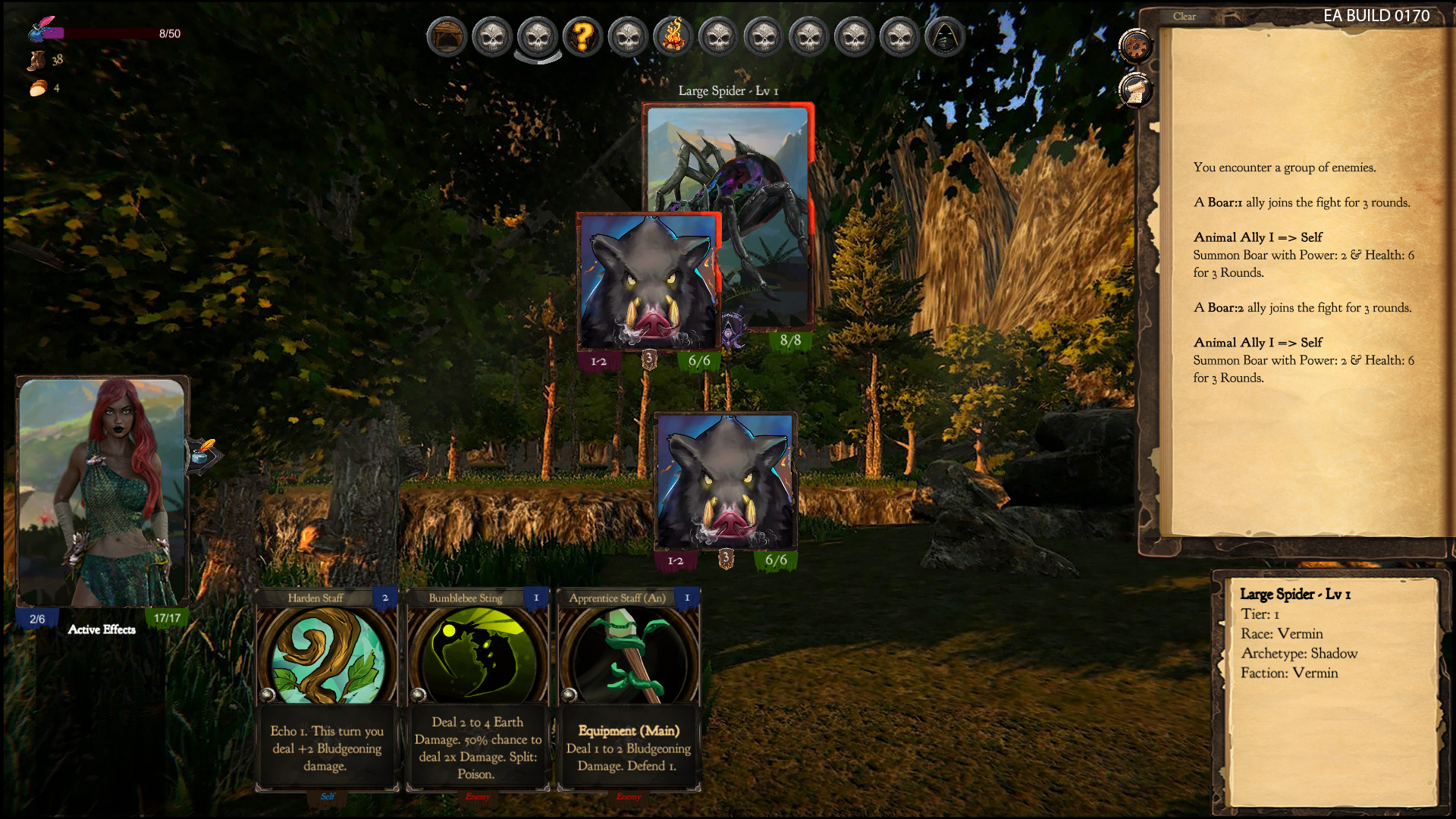Screen dimensions: 1456x819
Task: Select the question mark mystery node
Action: 582,36
